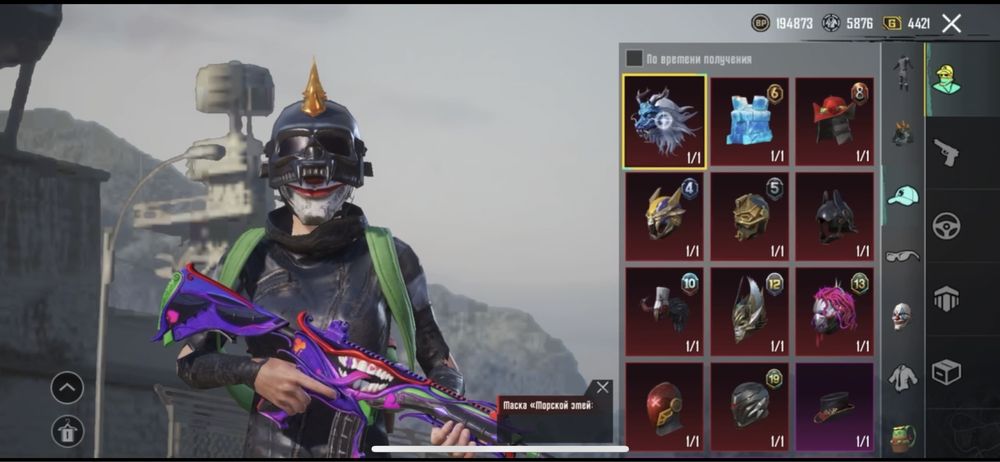The image size is (1000, 462).
Task: Open the pistol weapon skins category
Action: point(945,152)
